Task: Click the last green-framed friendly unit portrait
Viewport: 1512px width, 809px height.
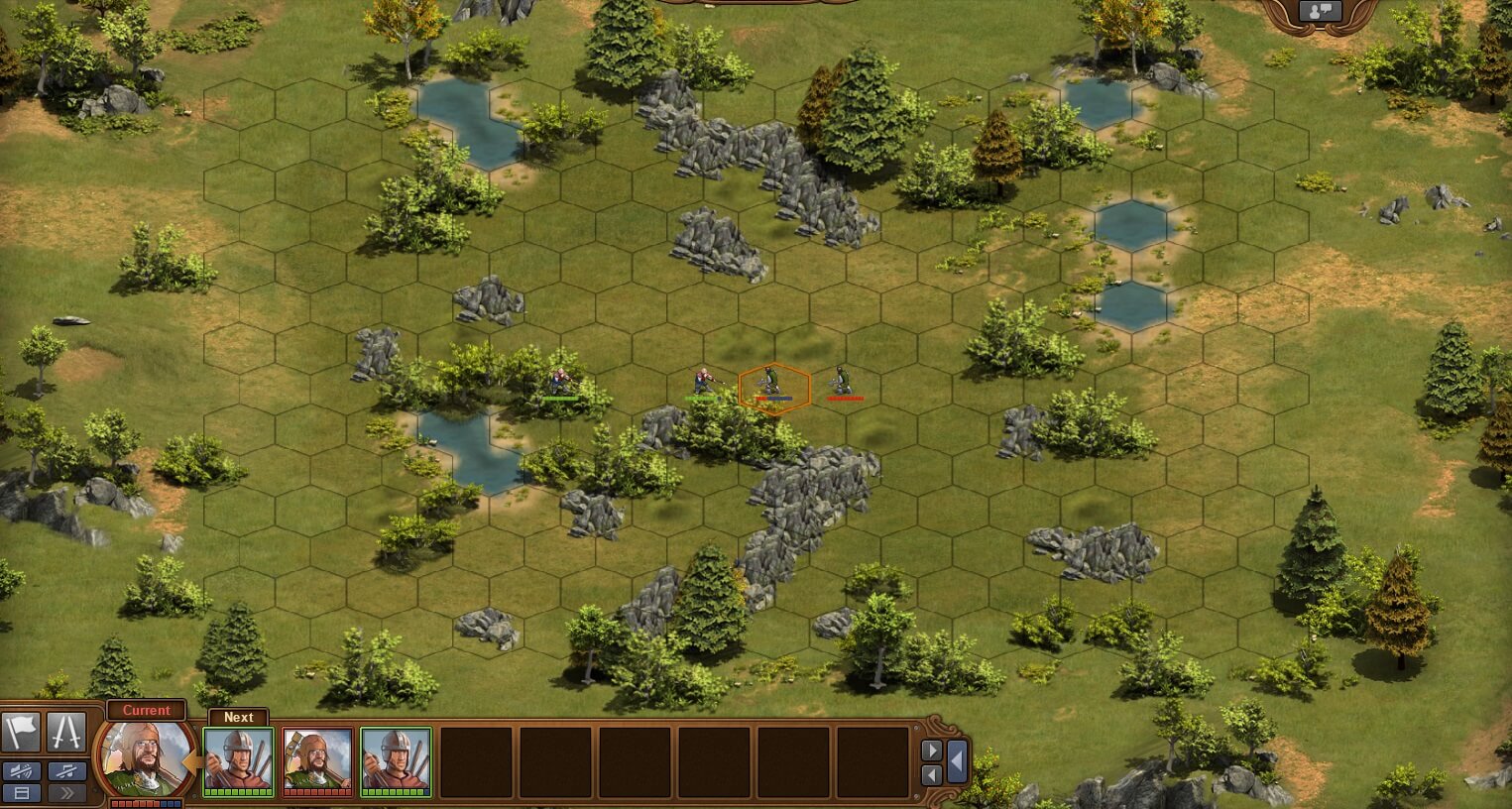Action: (x=396, y=760)
